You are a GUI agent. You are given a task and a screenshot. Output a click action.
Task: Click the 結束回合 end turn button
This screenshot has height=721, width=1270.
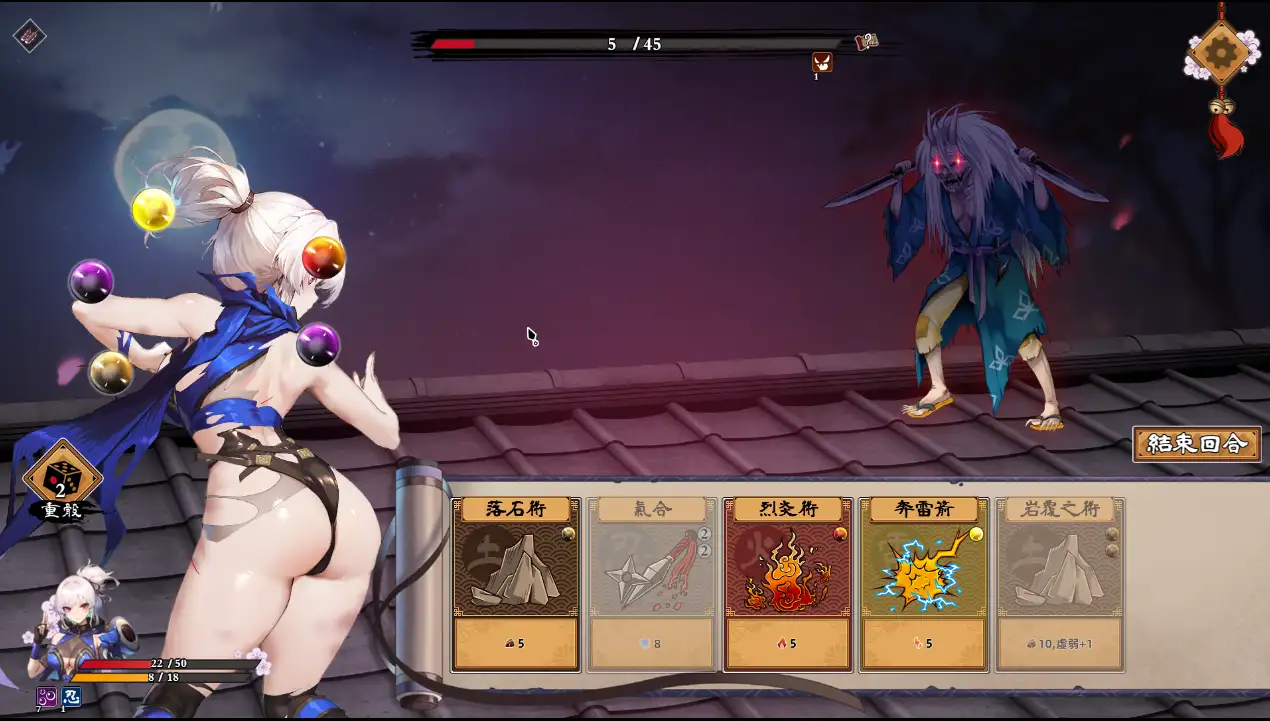1196,444
